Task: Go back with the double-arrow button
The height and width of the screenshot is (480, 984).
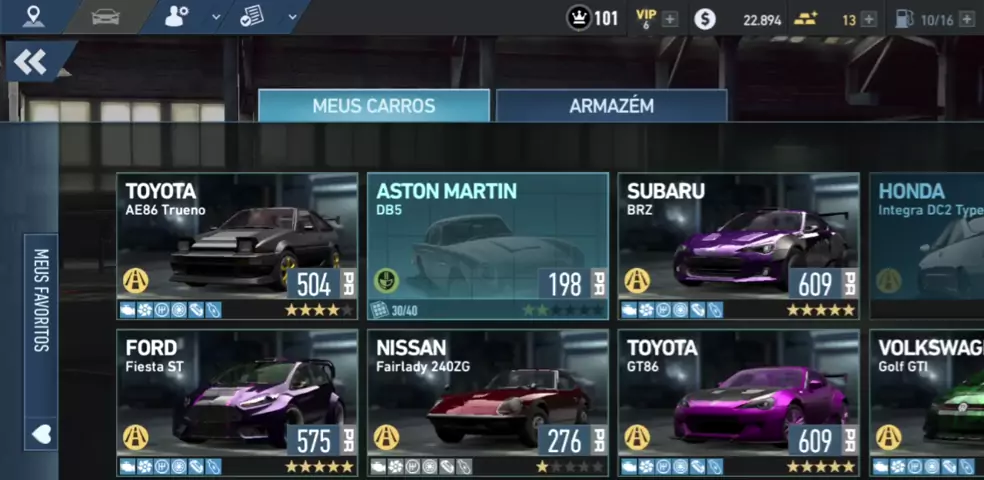Action: pyautogui.click(x=31, y=63)
